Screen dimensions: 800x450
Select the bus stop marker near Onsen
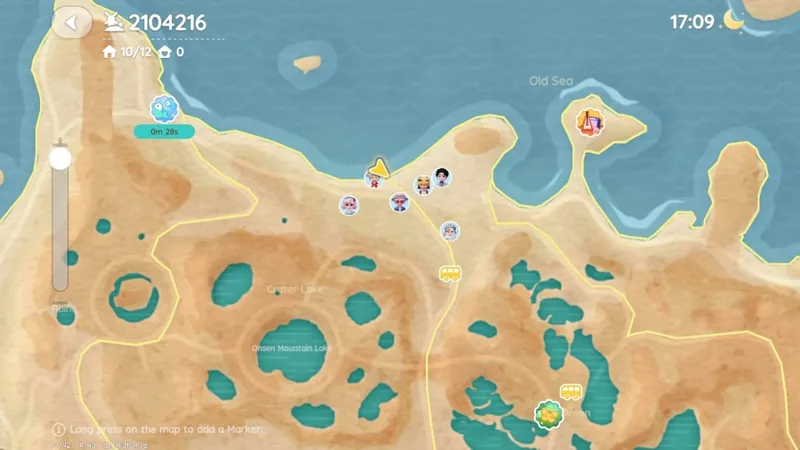click(570, 392)
